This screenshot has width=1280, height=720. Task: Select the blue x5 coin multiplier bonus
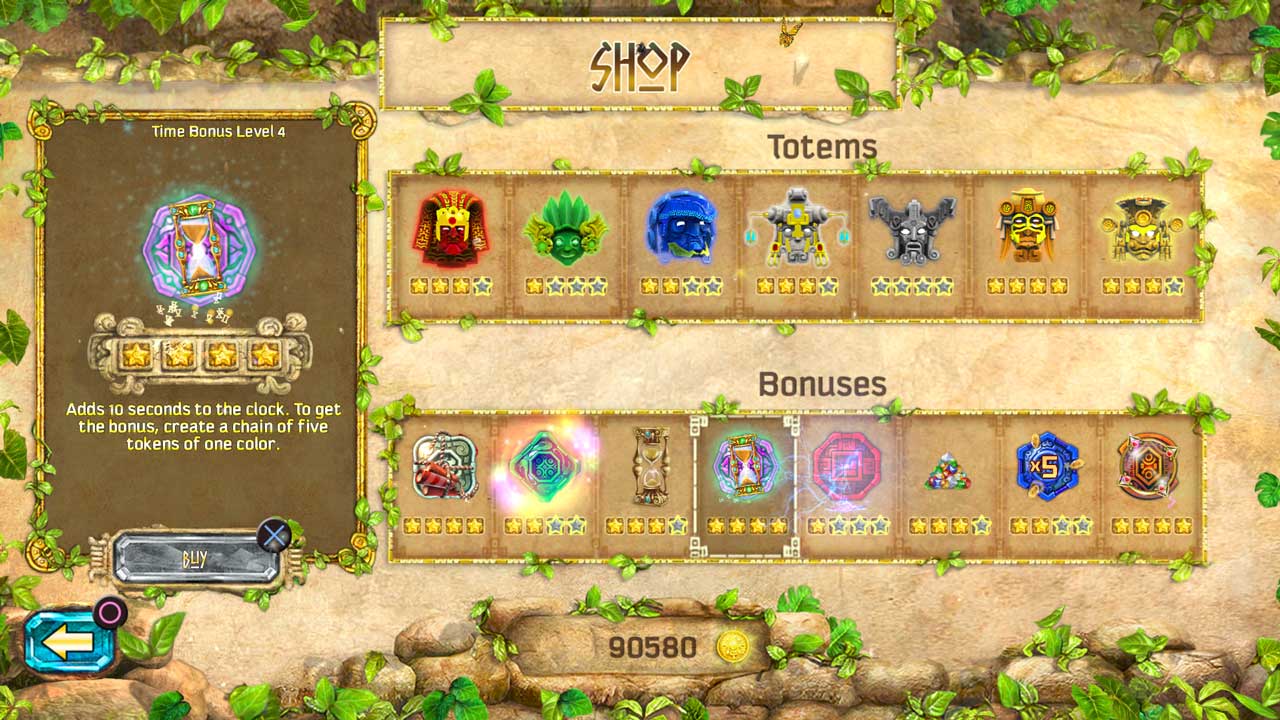(1046, 465)
